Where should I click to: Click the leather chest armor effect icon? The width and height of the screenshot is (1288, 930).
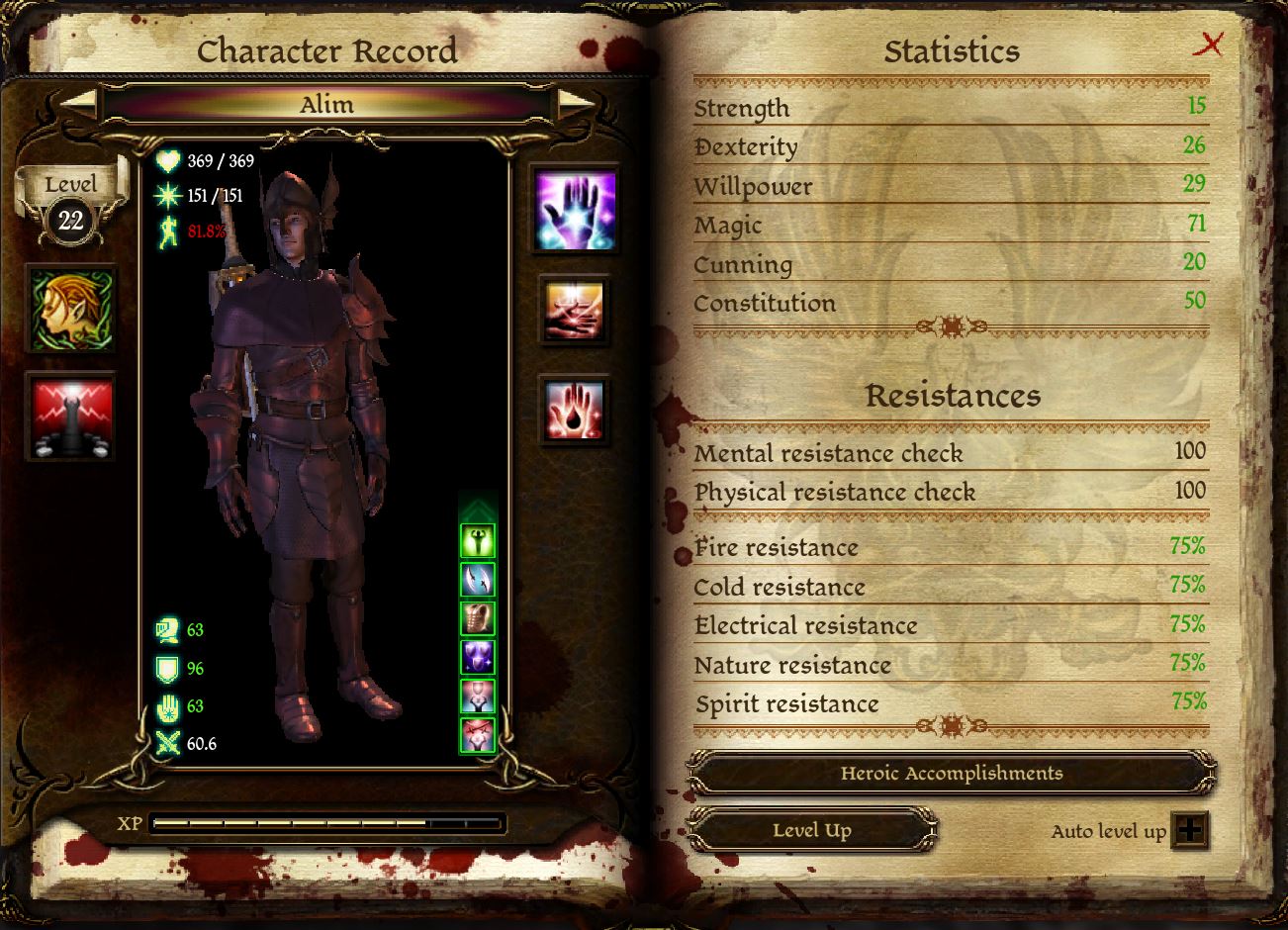478,618
